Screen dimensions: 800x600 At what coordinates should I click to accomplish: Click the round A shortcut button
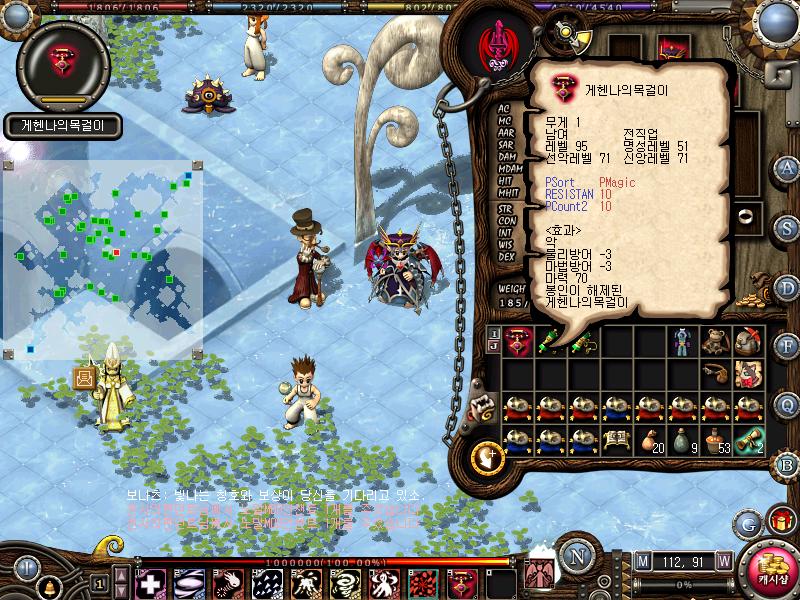[787, 167]
